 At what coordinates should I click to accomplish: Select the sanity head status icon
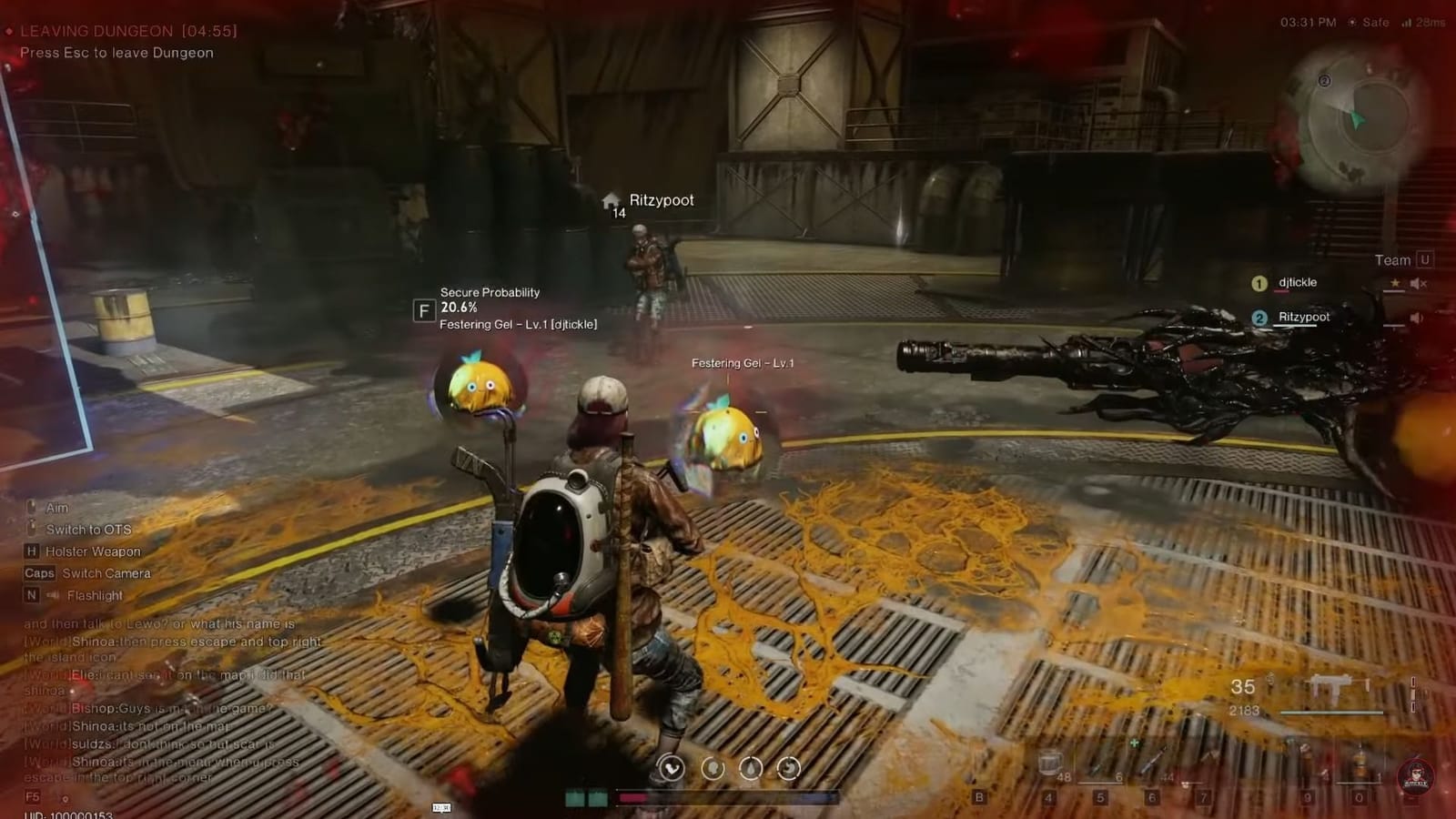pos(712,767)
